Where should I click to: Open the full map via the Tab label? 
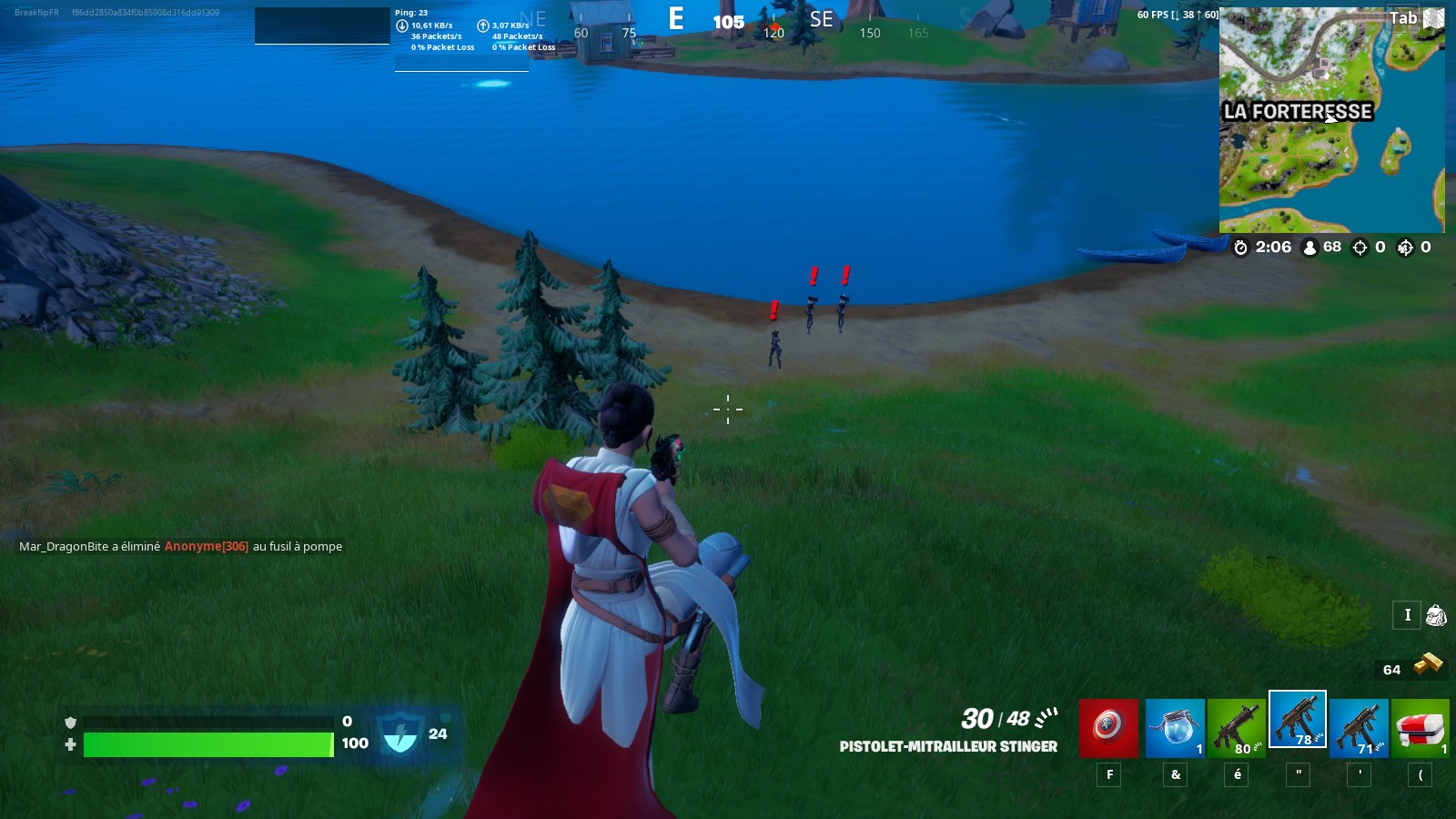click(1402, 16)
